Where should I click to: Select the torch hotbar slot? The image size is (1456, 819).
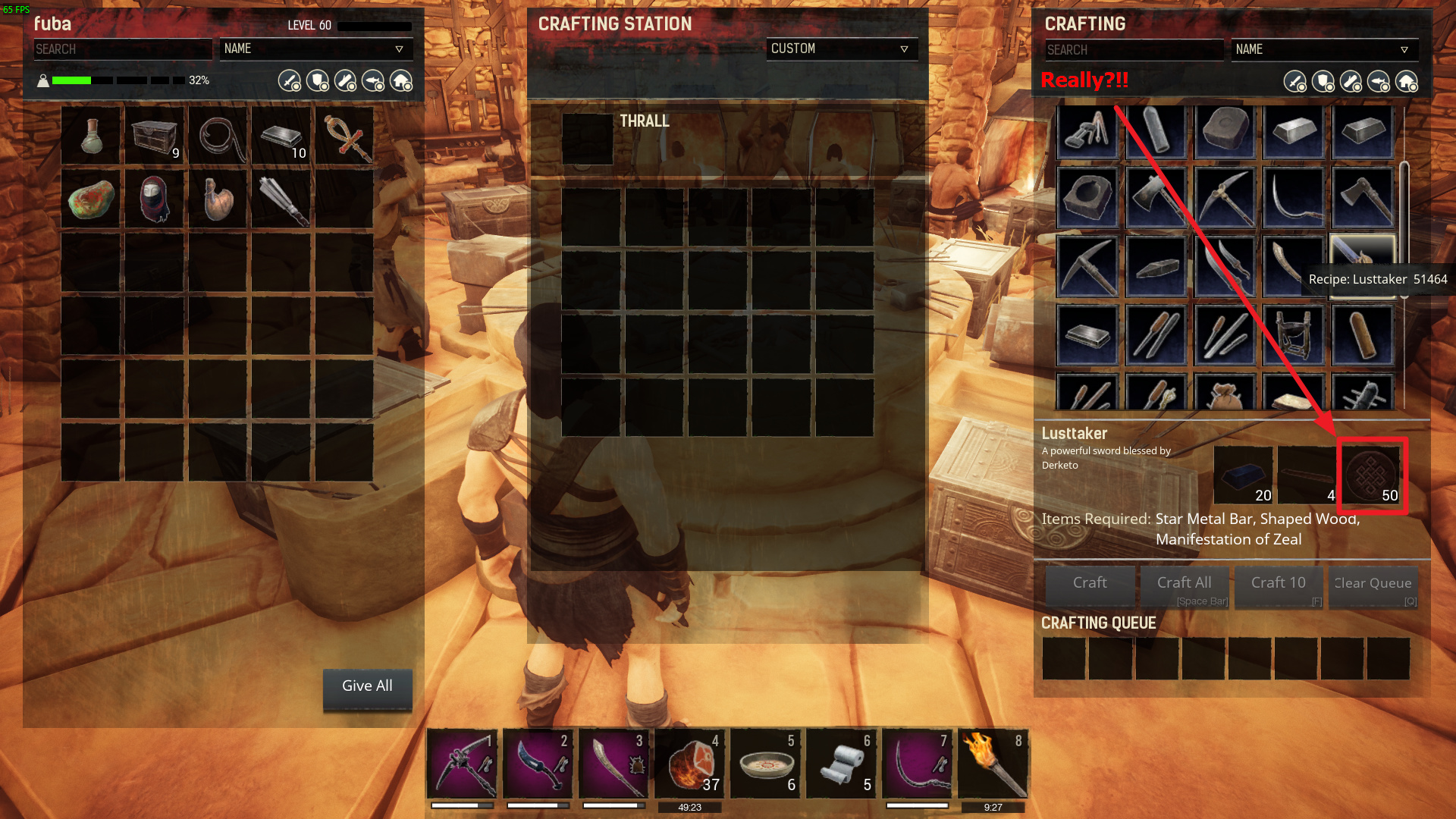(x=993, y=764)
